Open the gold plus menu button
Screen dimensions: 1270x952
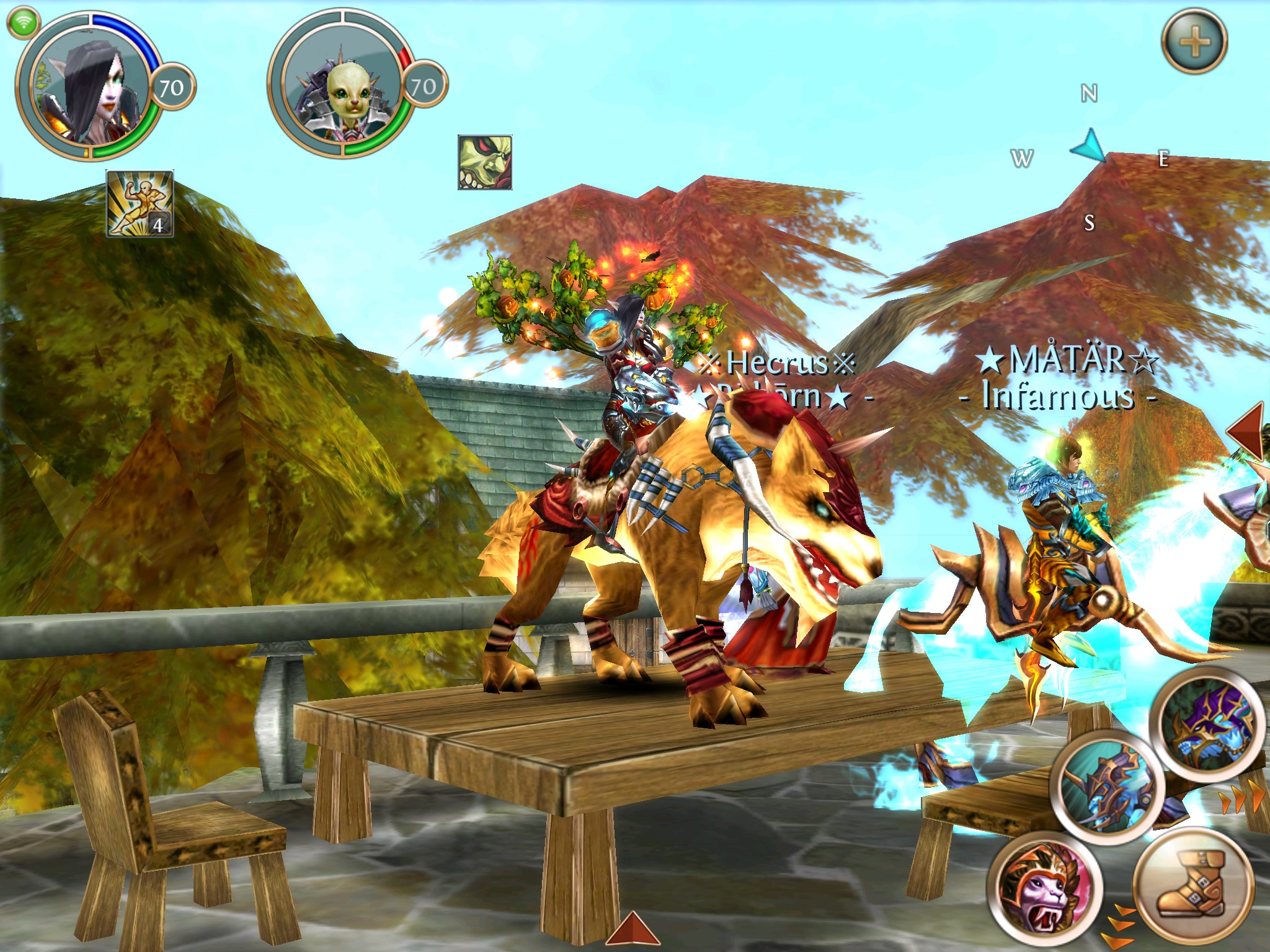coord(1194,42)
